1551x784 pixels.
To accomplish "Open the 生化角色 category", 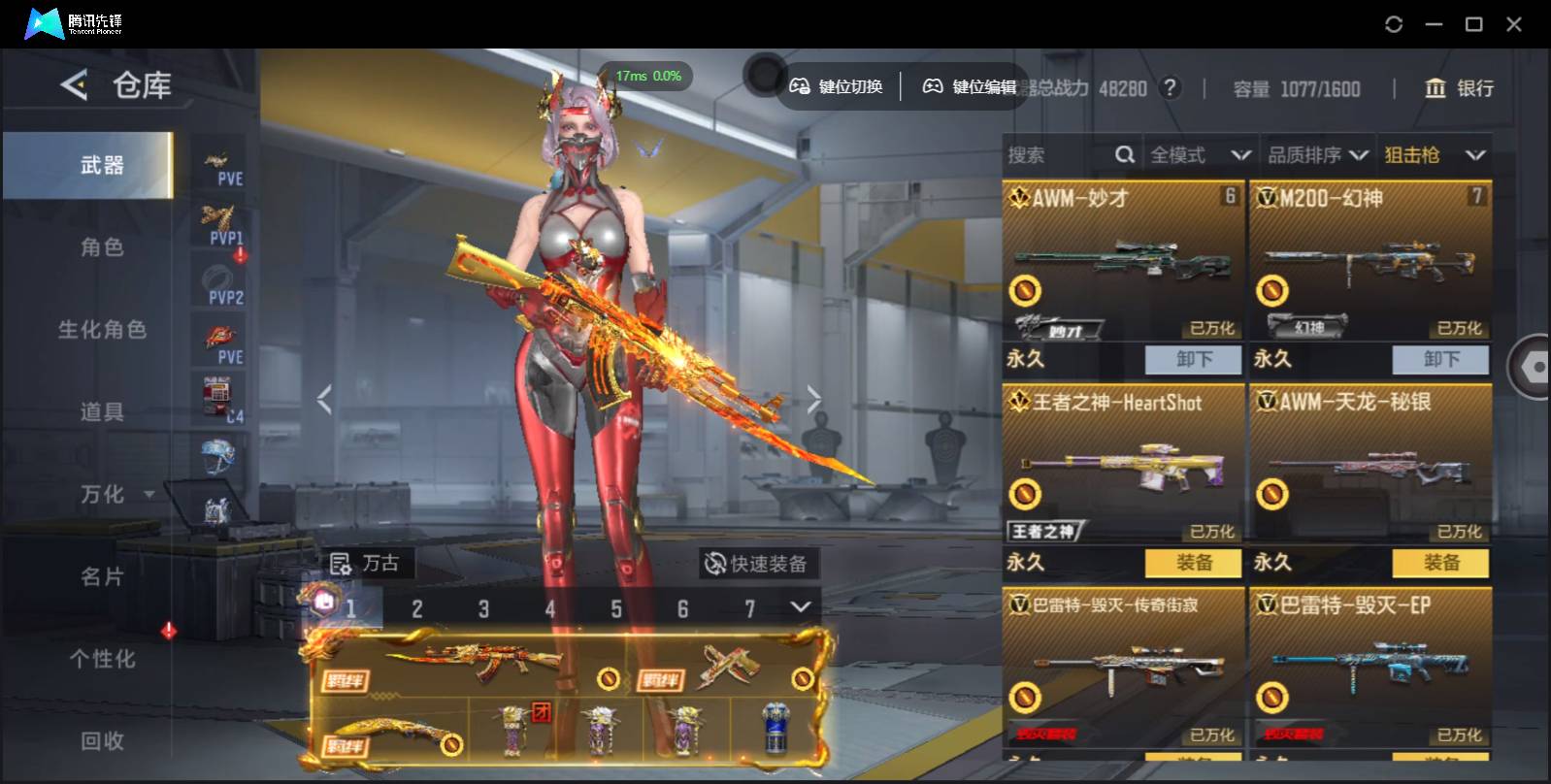I will (x=102, y=330).
